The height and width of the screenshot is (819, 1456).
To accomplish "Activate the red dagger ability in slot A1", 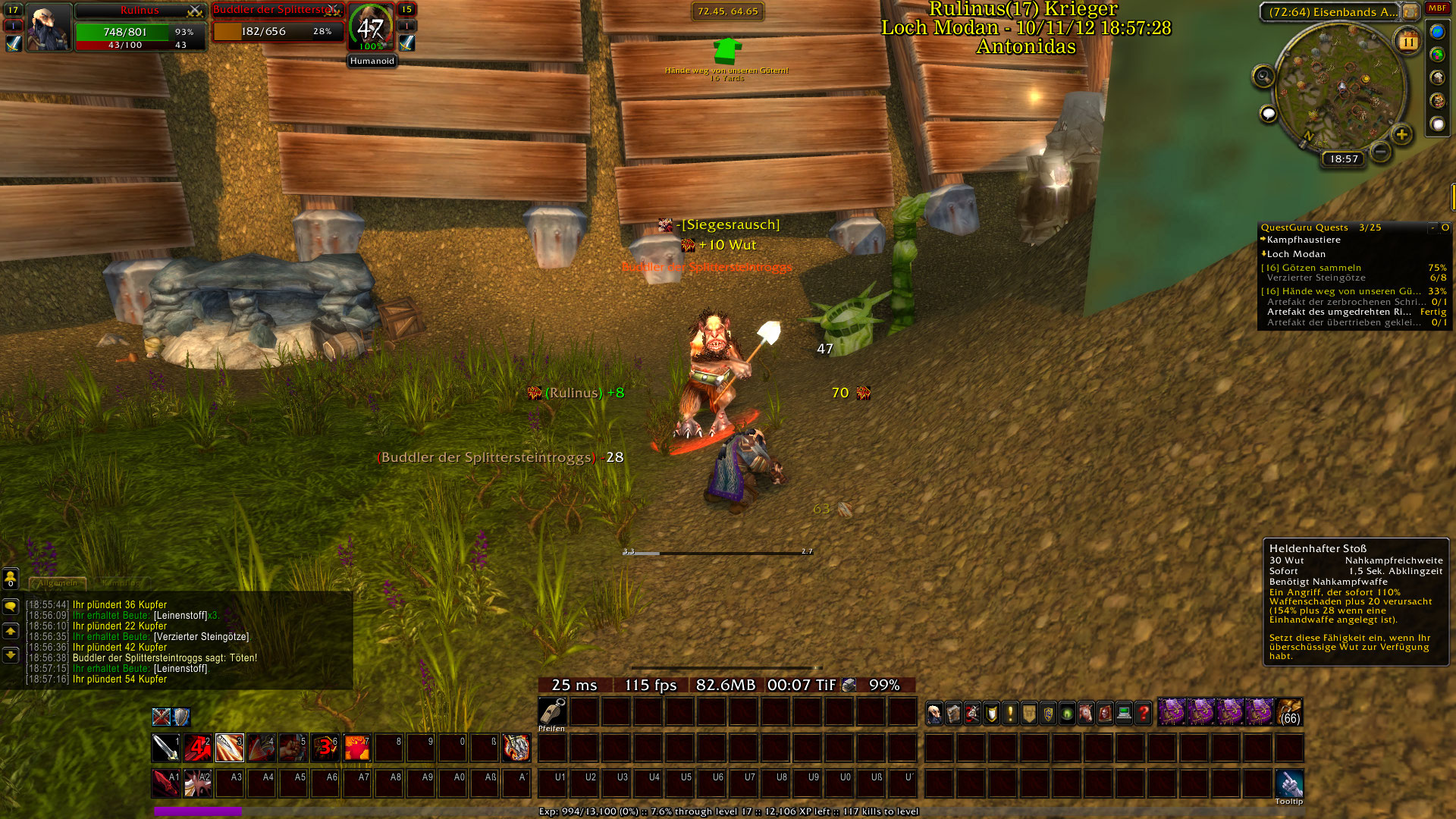I will 165,783.
